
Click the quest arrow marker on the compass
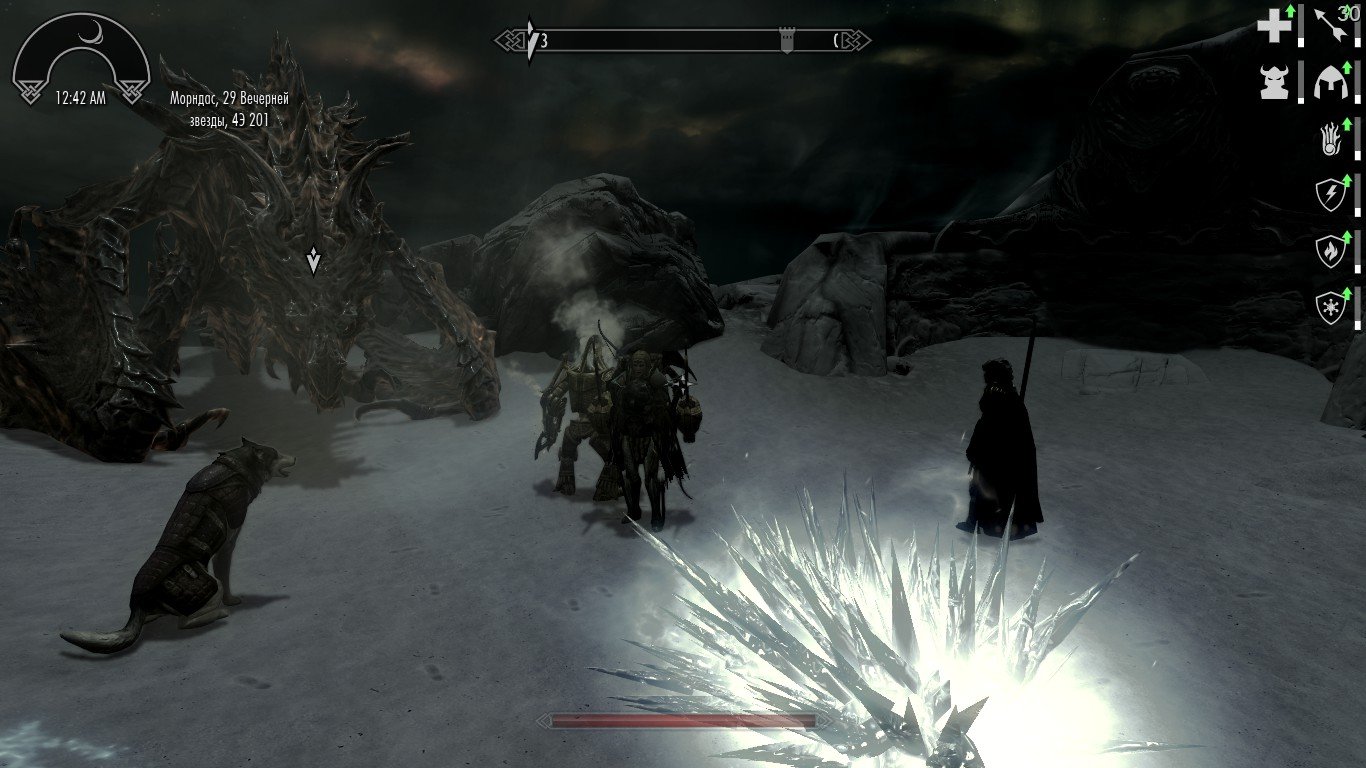click(x=531, y=41)
